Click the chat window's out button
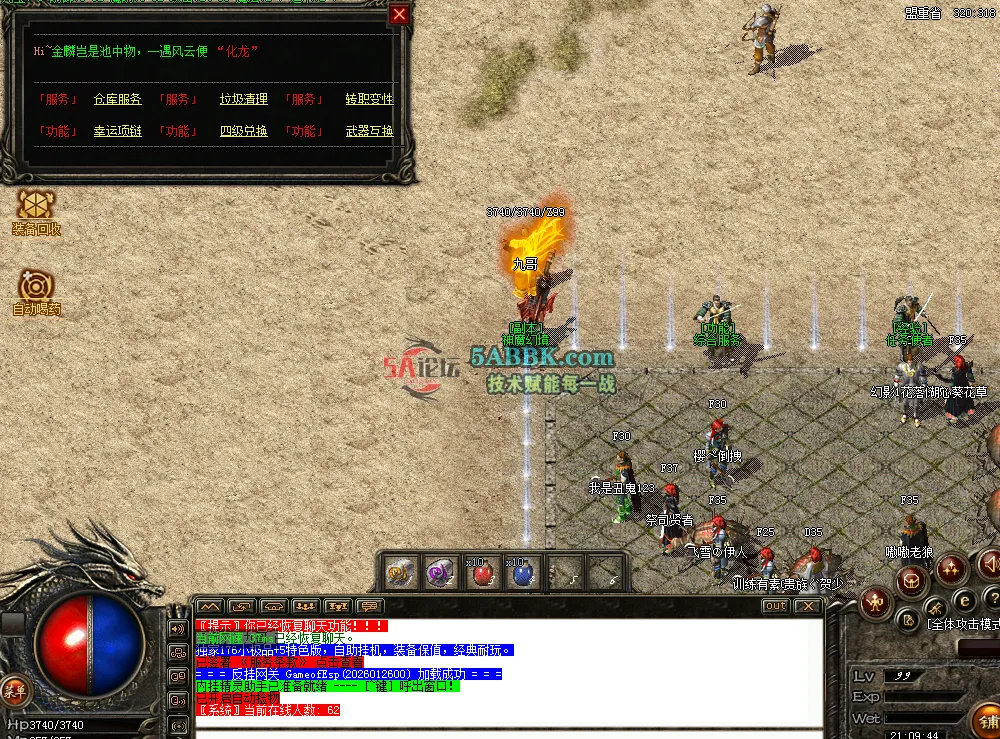This screenshot has height=739, width=1000. coord(775,606)
